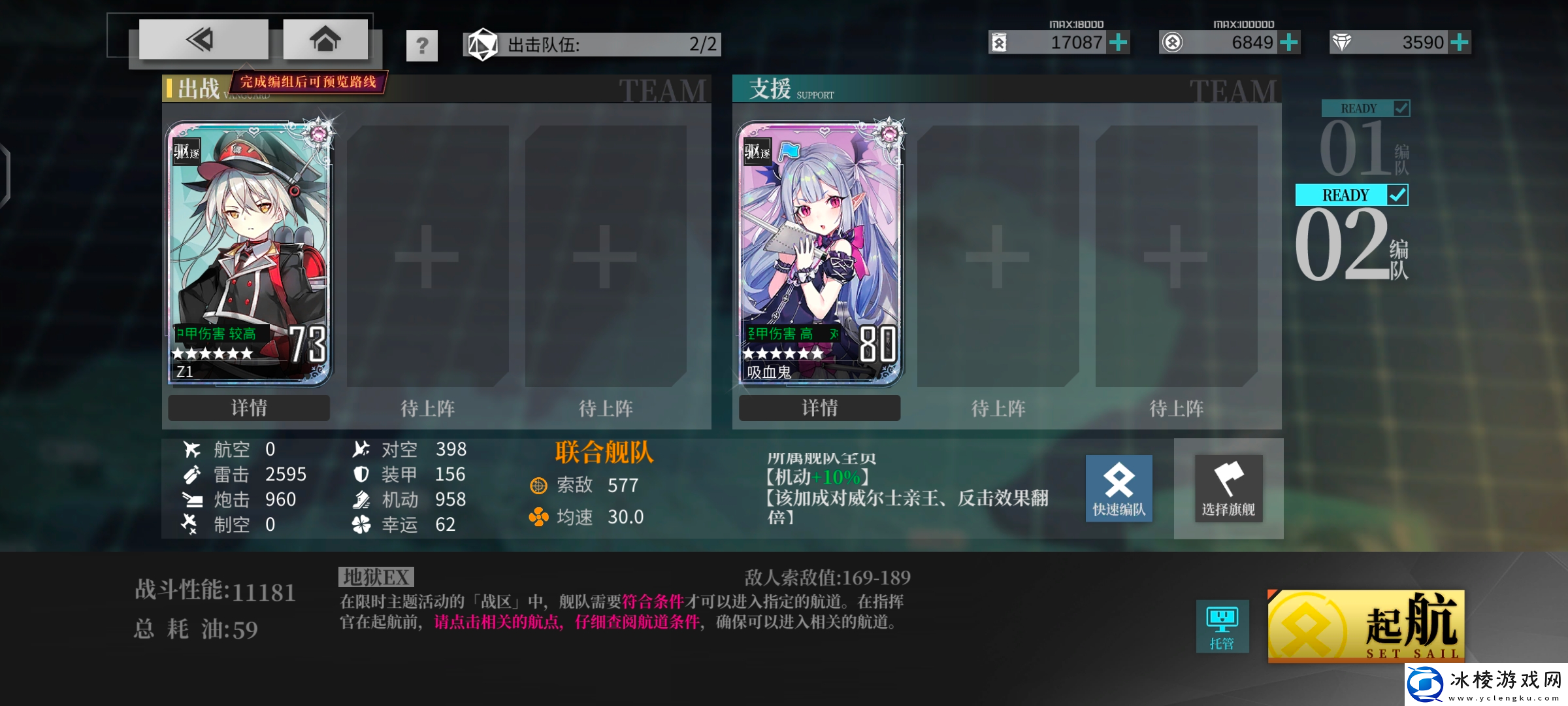Click the 快速编队 quick formation icon
Viewport: 1568px width, 706px height.
point(1119,489)
